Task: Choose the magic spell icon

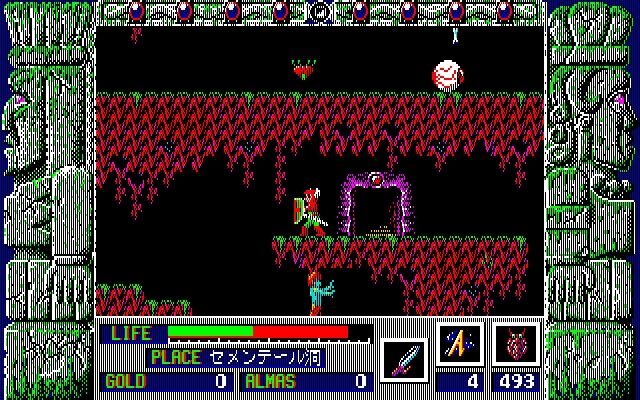Action: click(x=460, y=345)
